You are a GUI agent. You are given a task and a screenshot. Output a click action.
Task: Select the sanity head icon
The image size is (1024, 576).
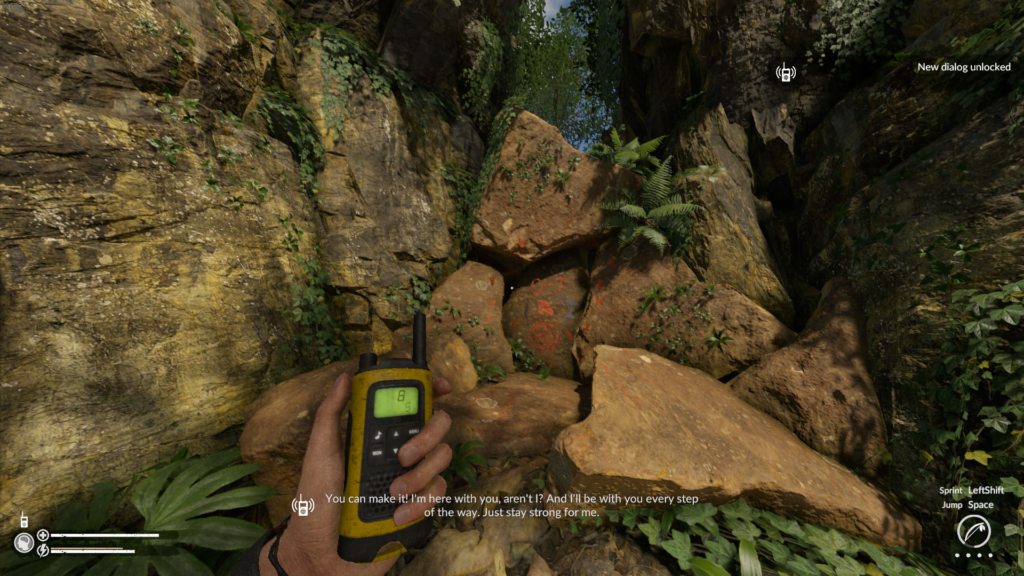point(23,543)
